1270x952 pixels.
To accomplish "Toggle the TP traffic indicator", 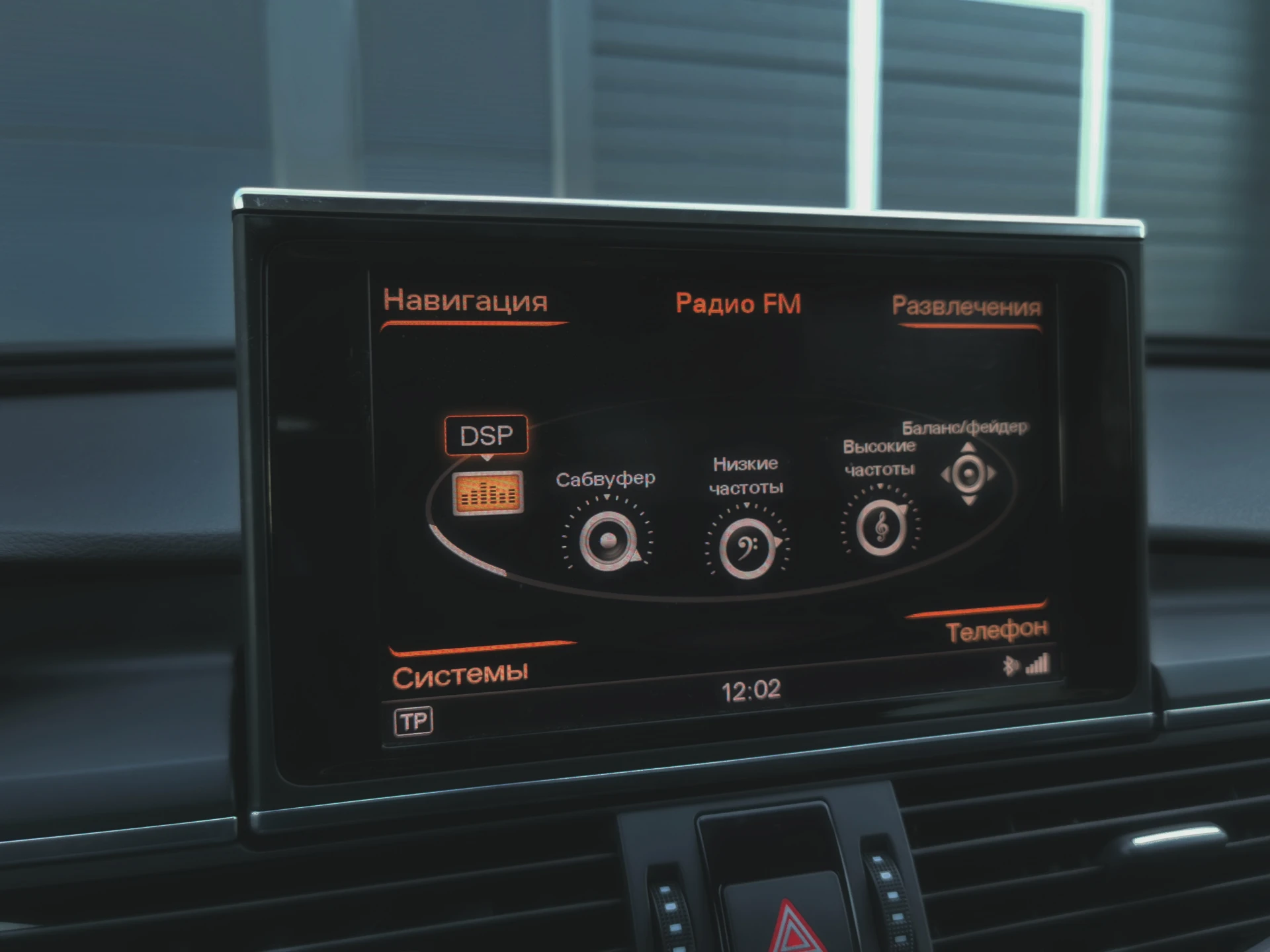I will [413, 721].
